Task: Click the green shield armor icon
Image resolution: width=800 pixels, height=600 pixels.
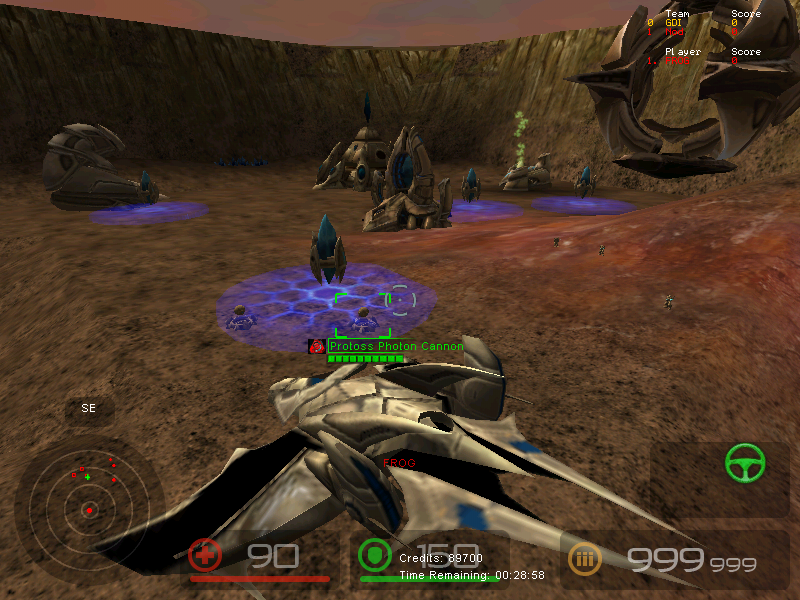Action: coord(374,555)
